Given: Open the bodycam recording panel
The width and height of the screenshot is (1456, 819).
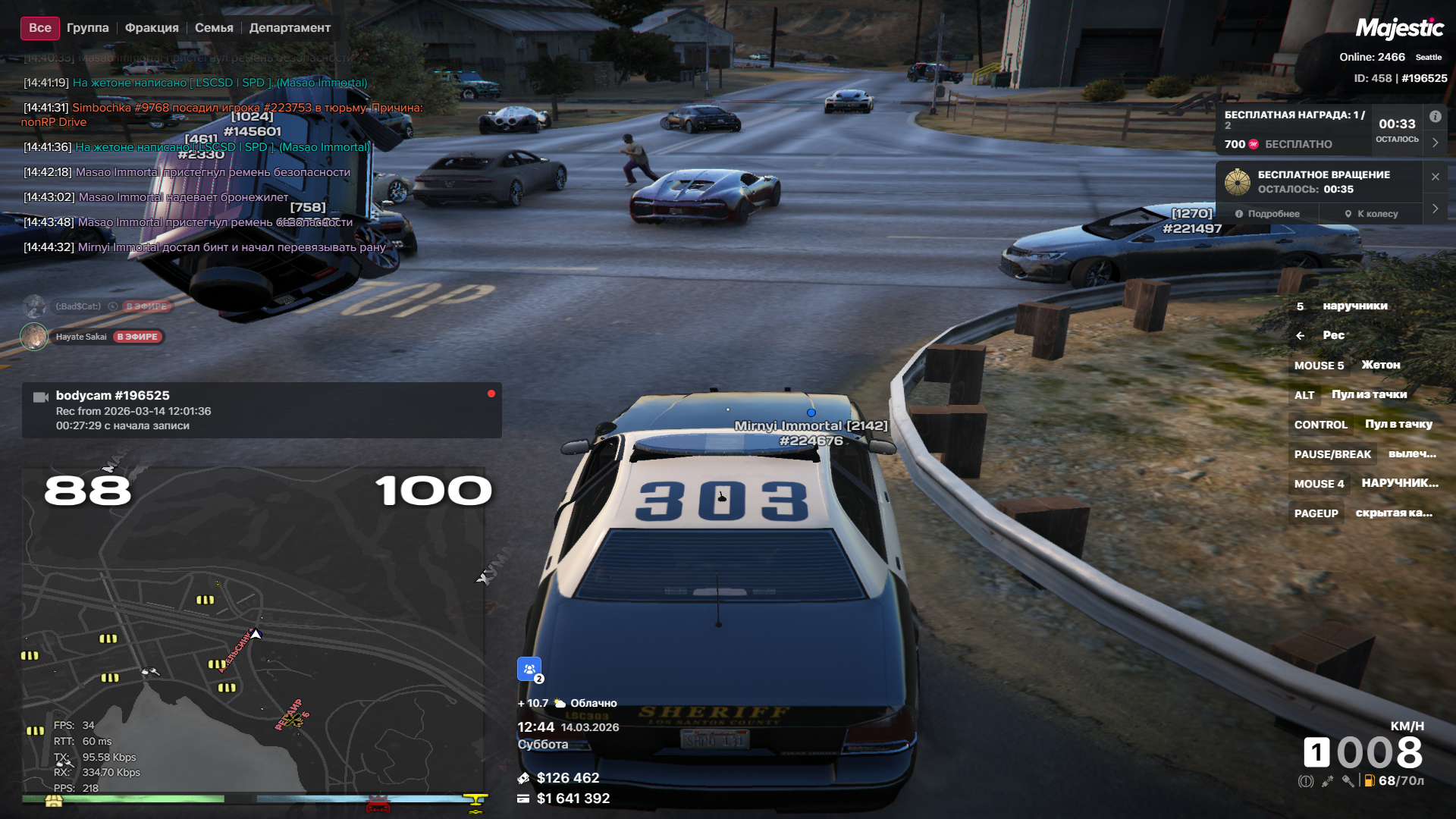Looking at the screenshot, I should click(262, 410).
